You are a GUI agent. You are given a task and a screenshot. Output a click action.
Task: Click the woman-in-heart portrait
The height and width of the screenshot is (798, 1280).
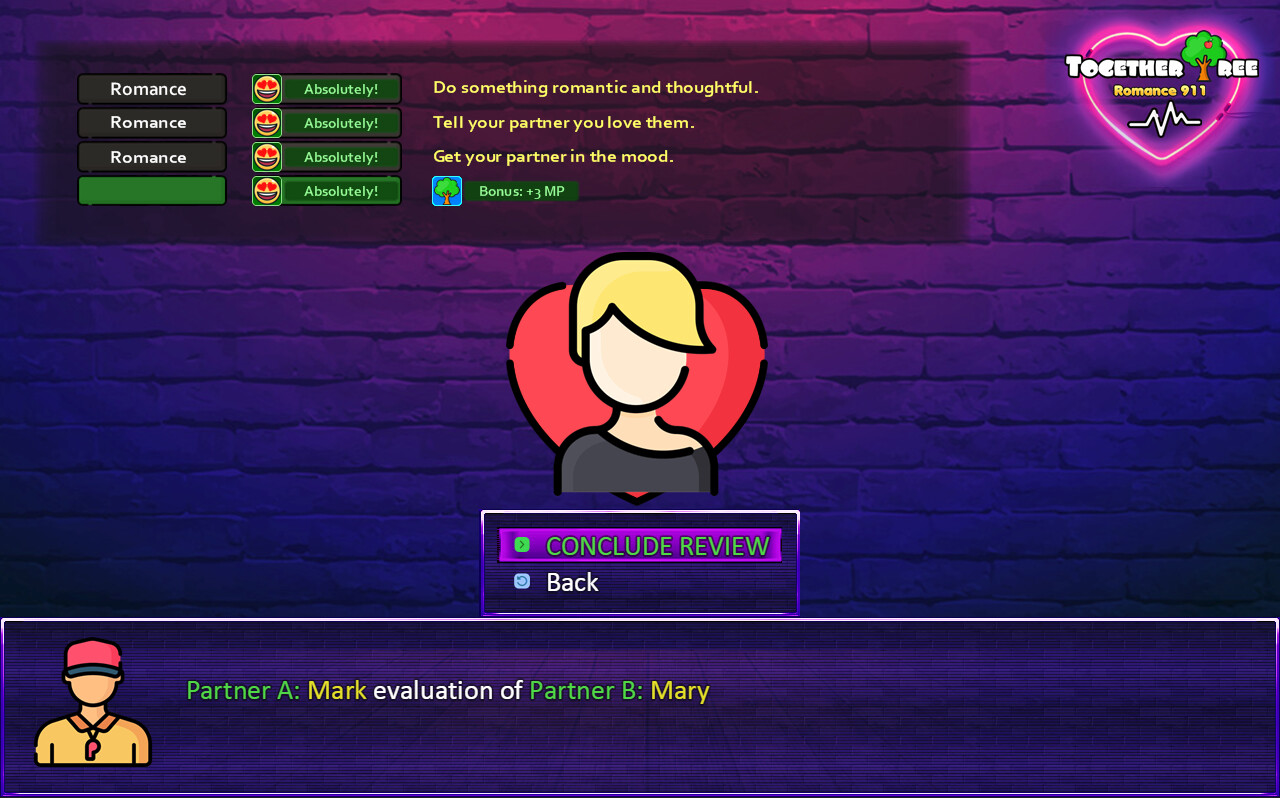tap(638, 375)
